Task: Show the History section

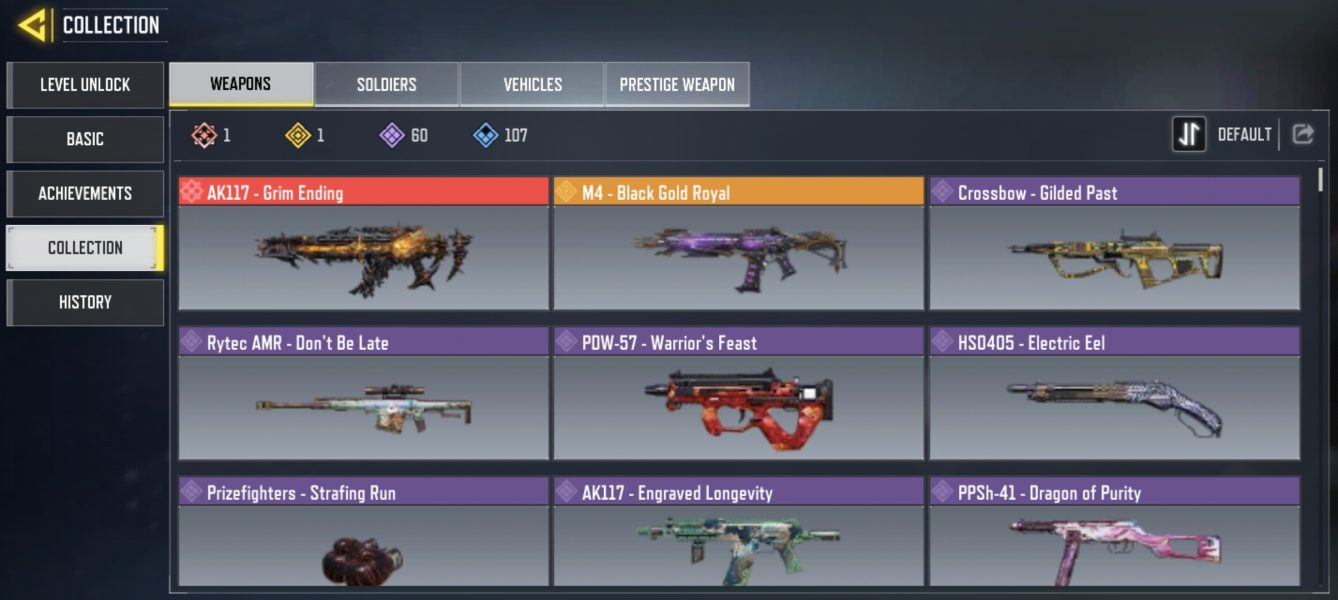Action: point(85,302)
